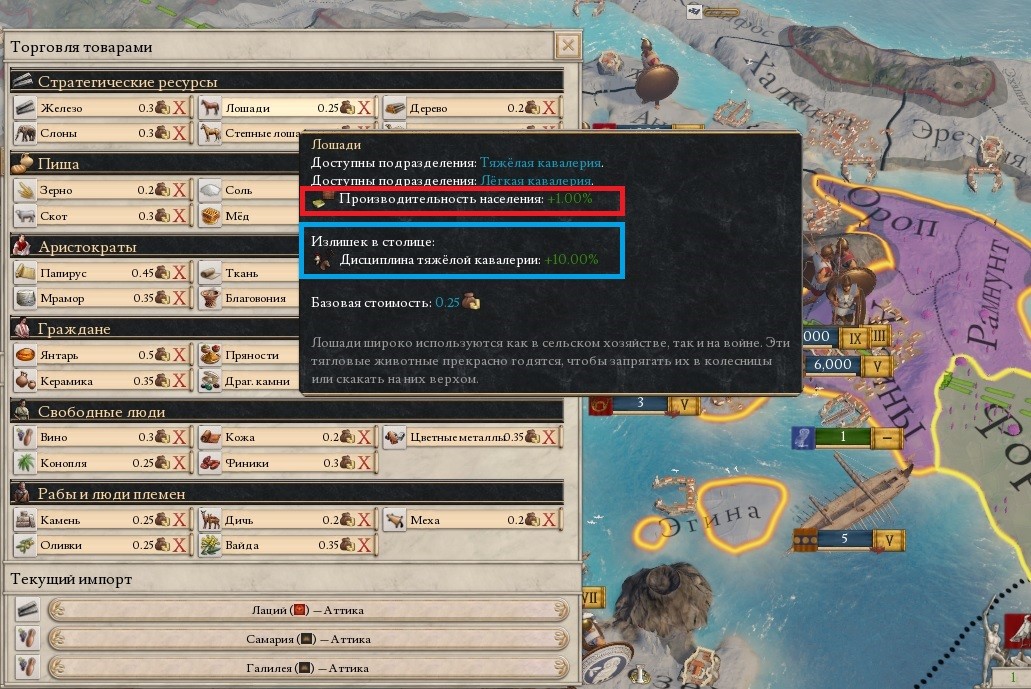Select the Дерево resource entry
The image size is (1031, 689).
point(430,108)
